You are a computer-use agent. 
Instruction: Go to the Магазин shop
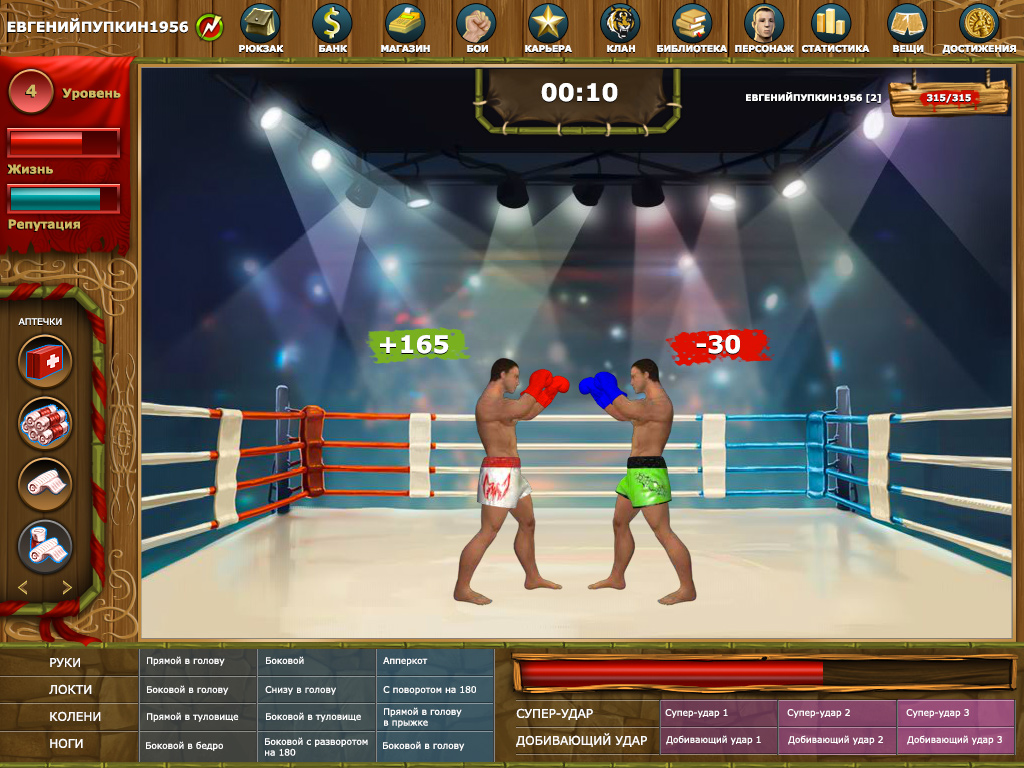405,26
